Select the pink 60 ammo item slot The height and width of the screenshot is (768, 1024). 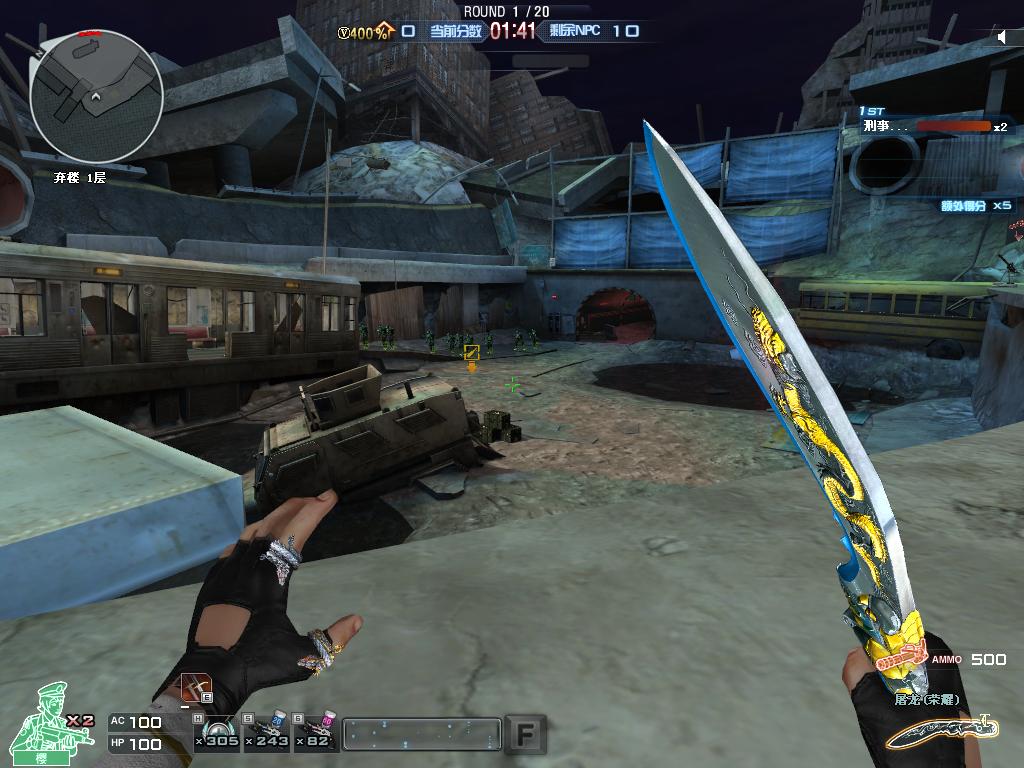(319, 733)
